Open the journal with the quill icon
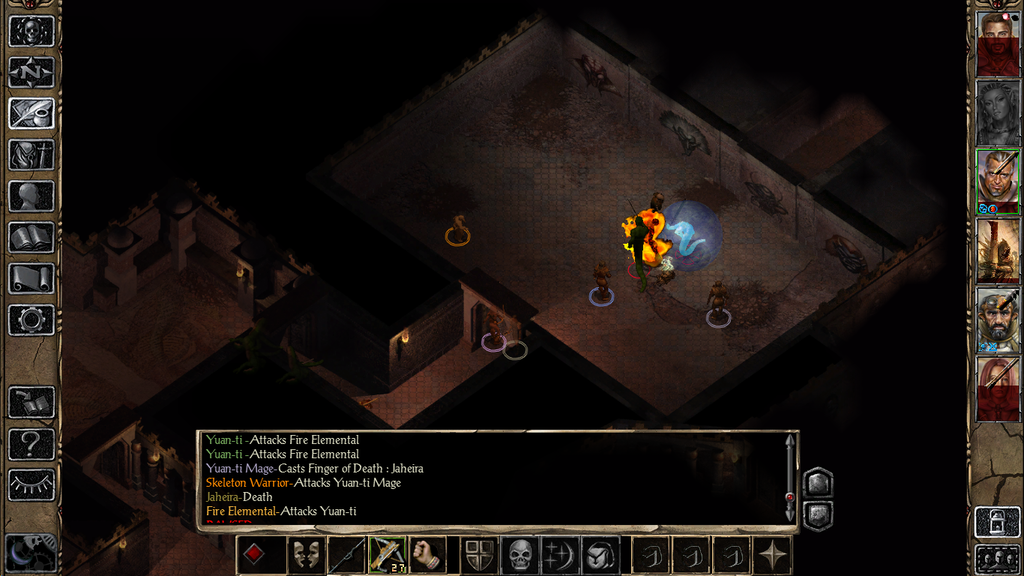Image resolution: width=1024 pixels, height=576 pixels. (x=31, y=113)
